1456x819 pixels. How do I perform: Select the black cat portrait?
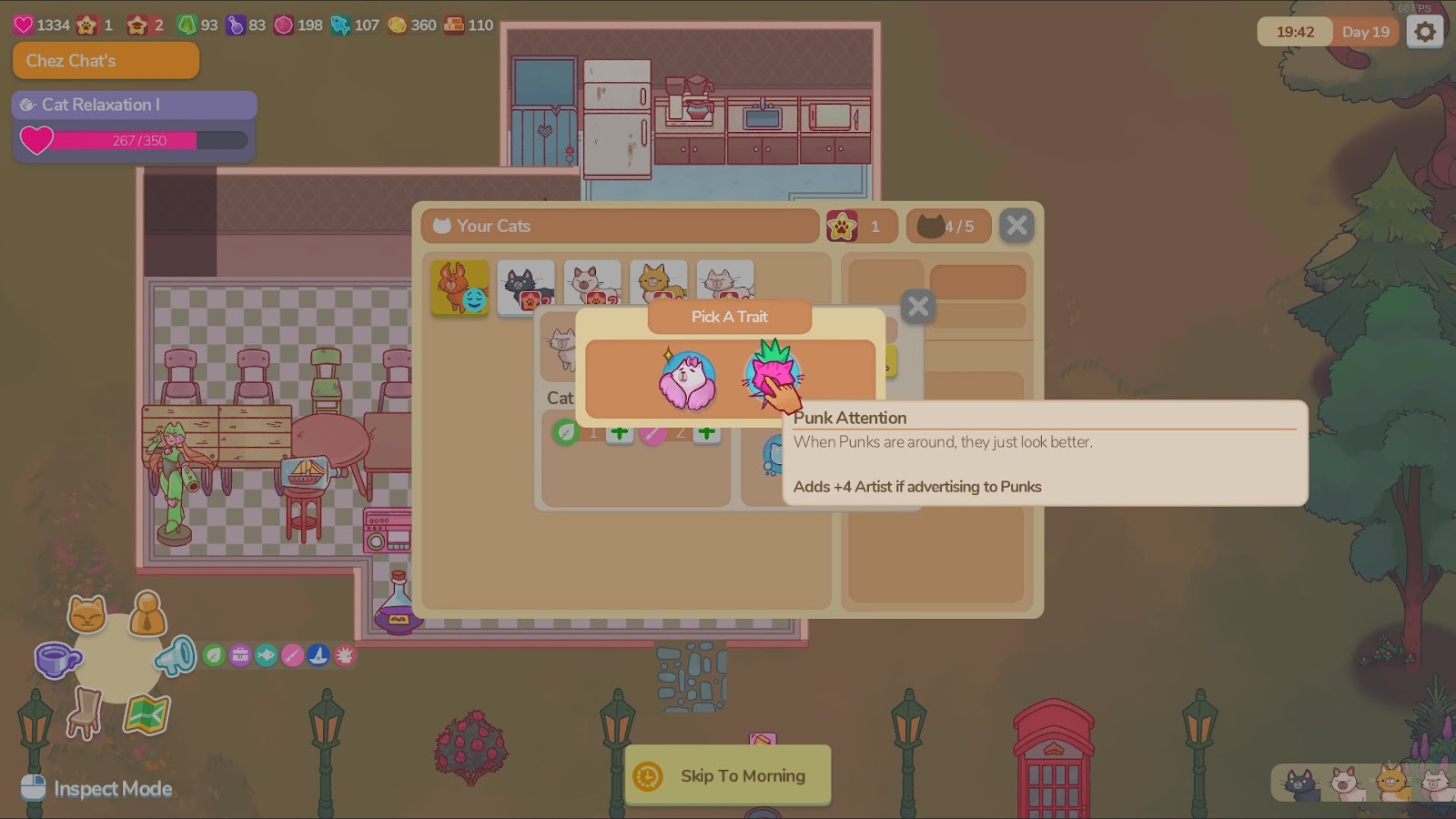pos(526,288)
